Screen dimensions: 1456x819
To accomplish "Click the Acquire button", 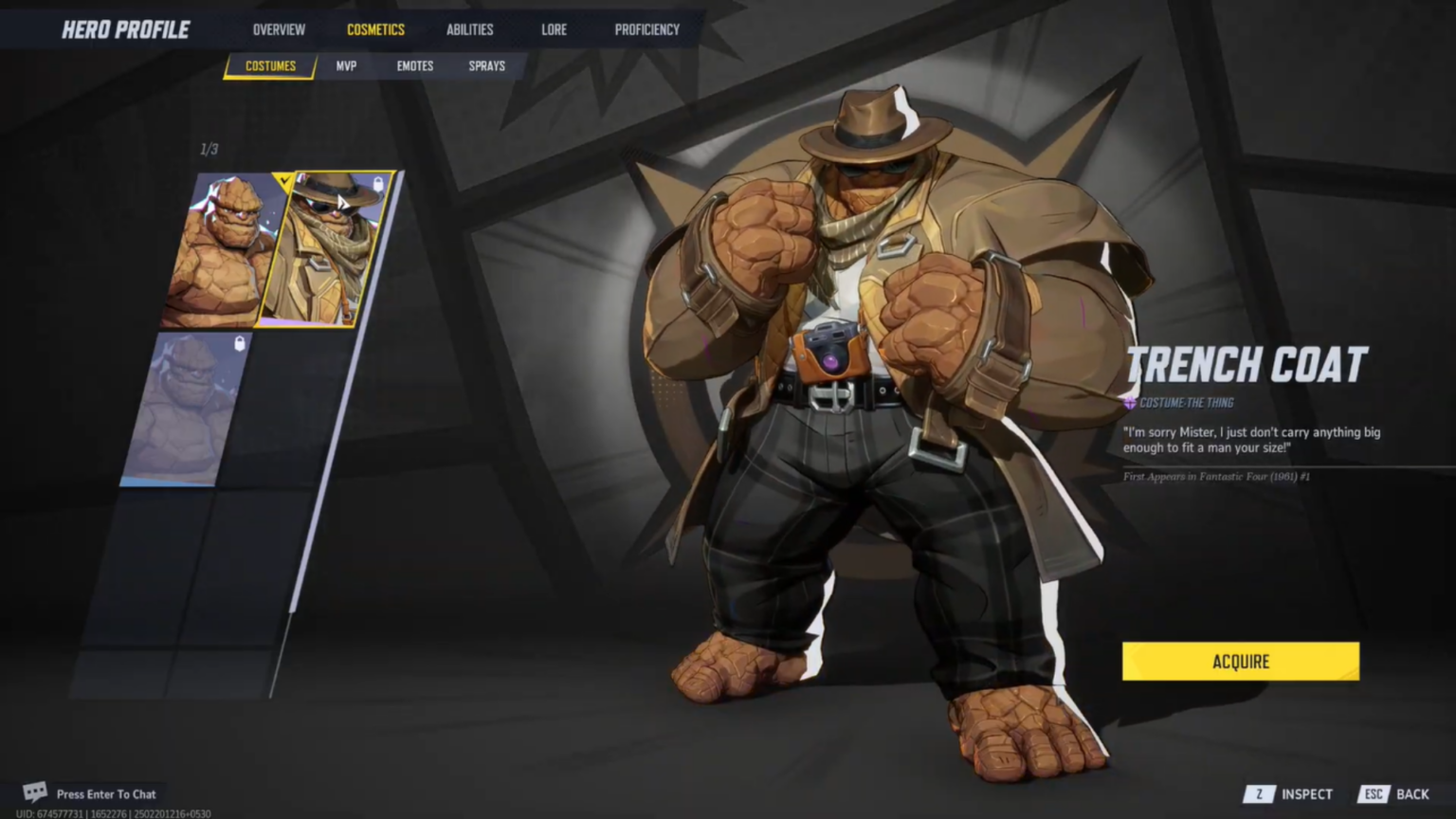I will pyautogui.click(x=1240, y=661).
